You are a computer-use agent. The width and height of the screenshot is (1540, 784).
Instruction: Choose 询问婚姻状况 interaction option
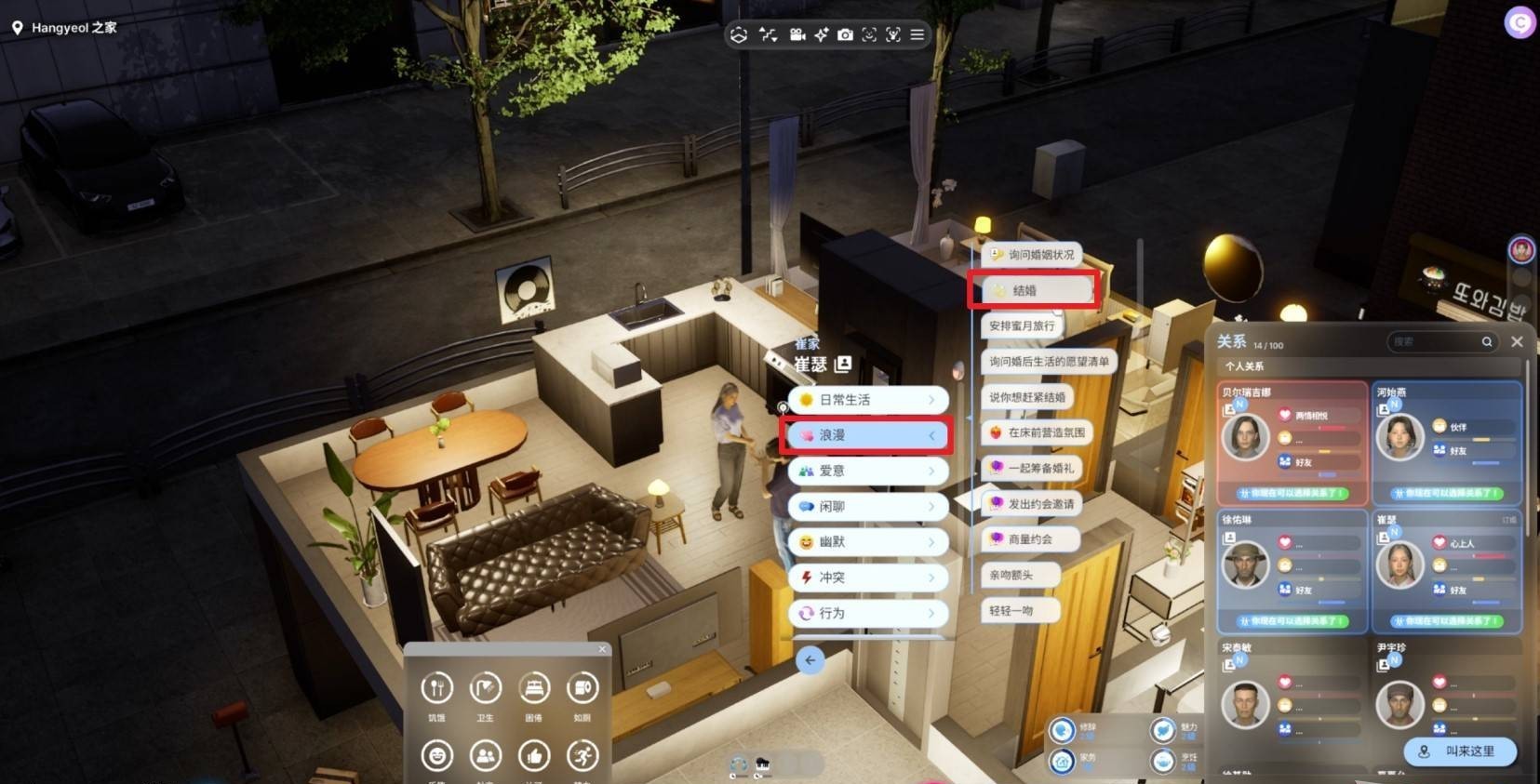[1032, 255]
